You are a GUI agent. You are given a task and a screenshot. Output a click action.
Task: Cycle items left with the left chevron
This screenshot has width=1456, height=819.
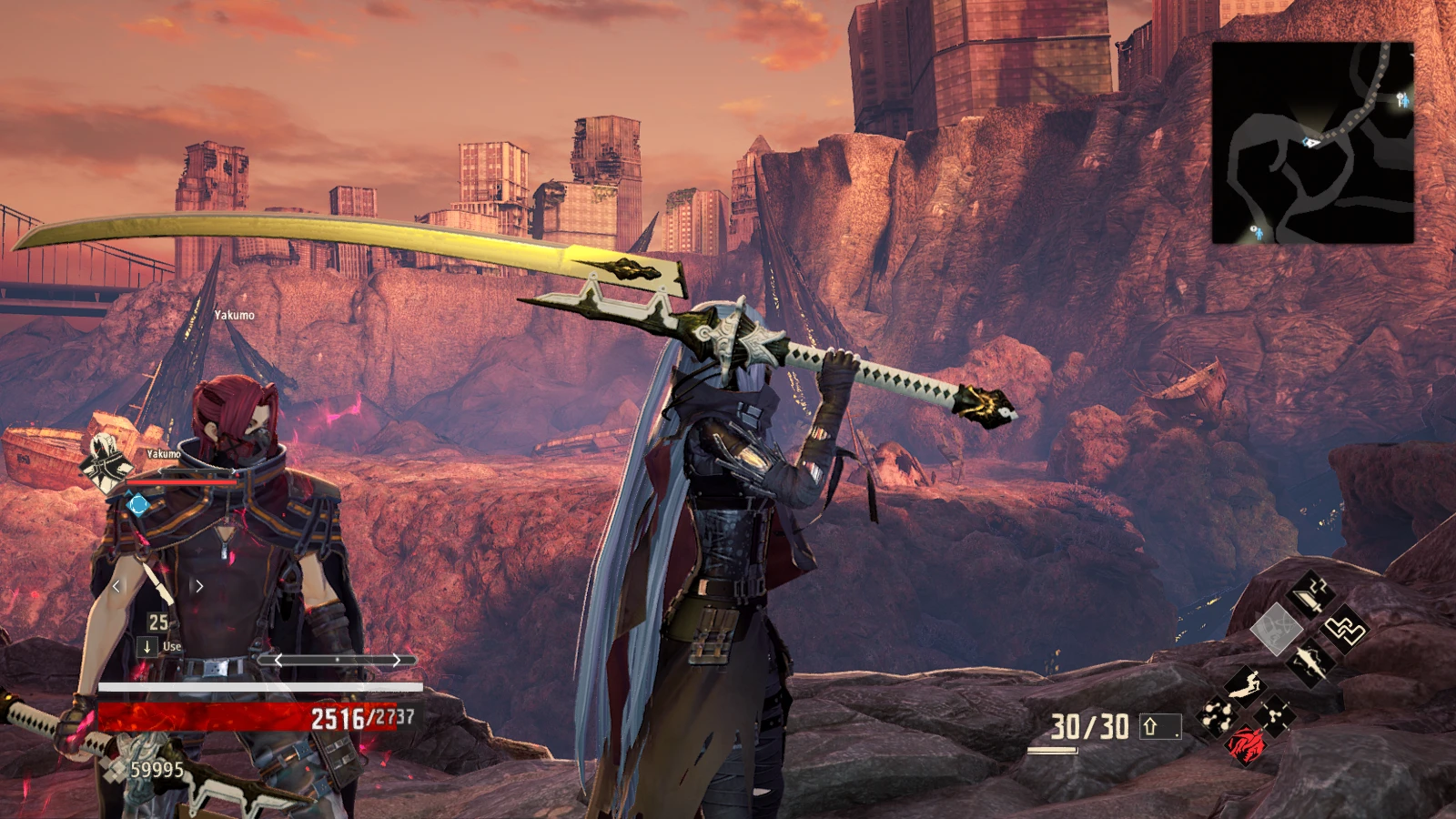pyautogui.click(x=116, y=585)
